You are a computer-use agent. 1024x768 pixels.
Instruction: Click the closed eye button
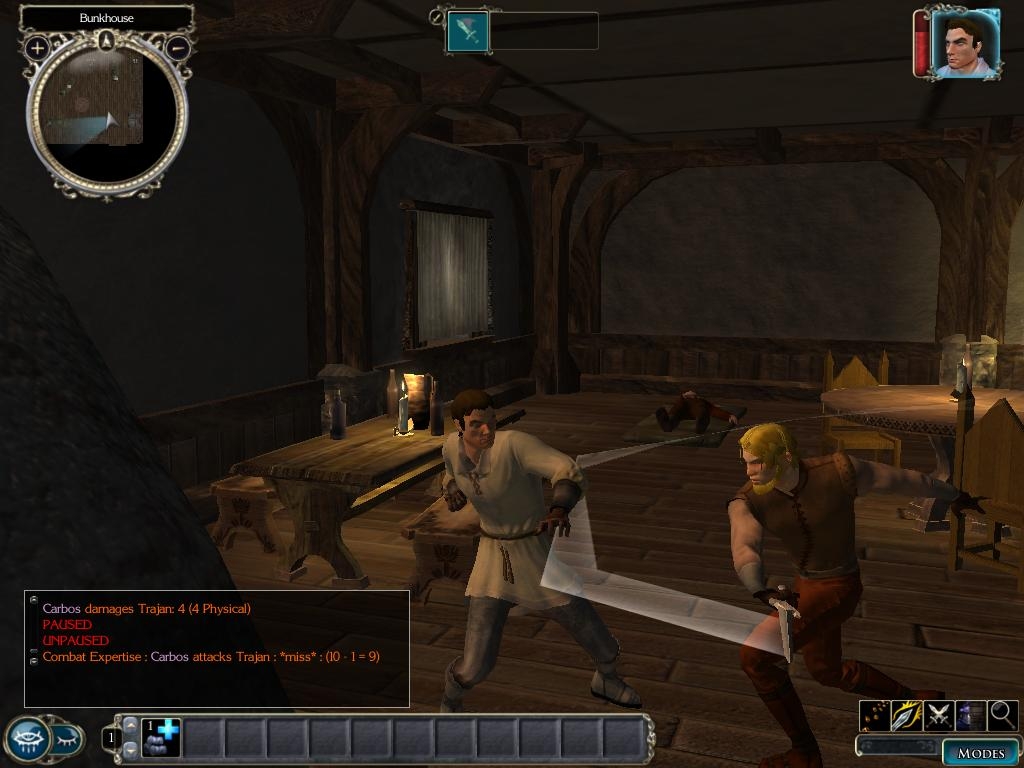click(x=67, y=740)
